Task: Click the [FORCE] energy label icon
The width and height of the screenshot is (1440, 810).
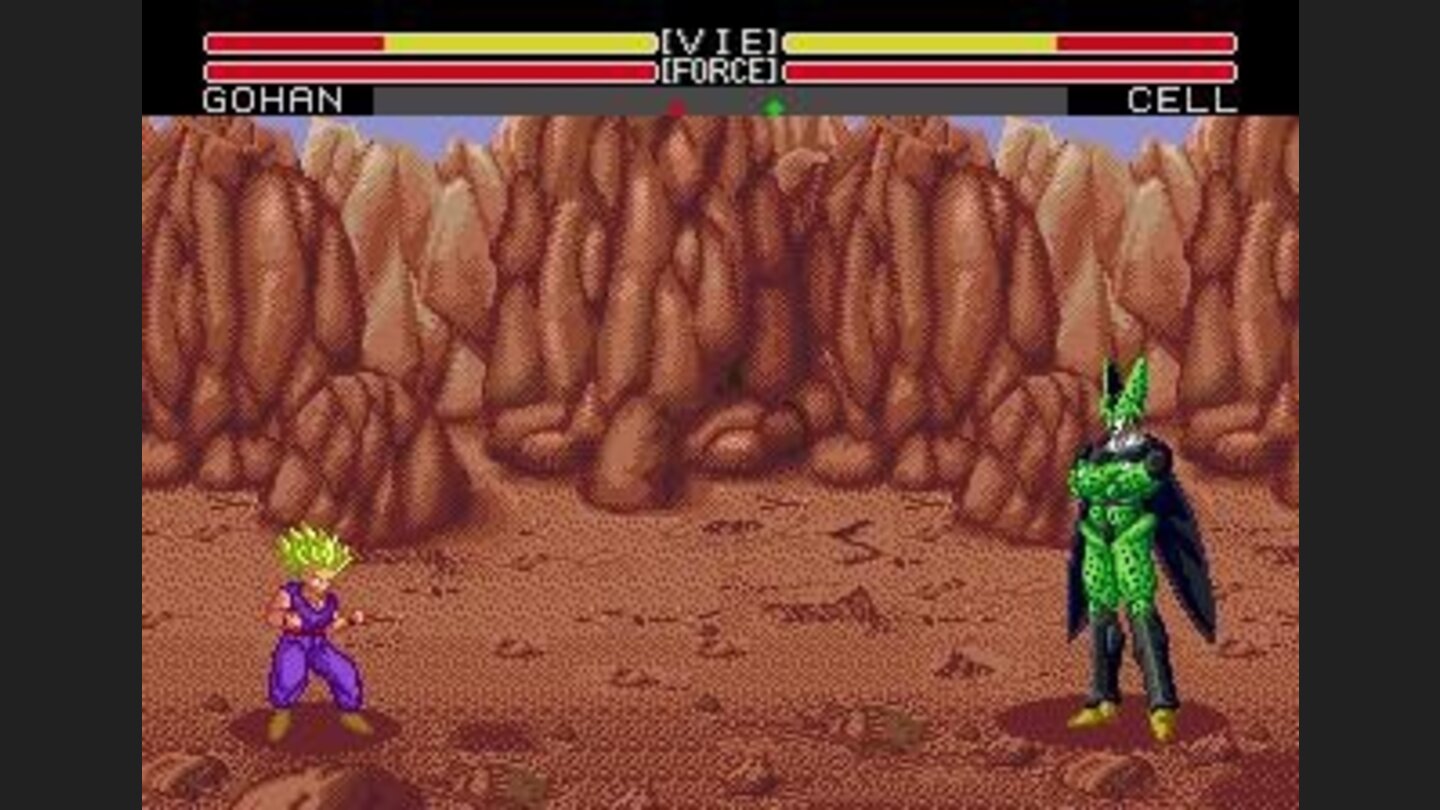Action: 720,70
